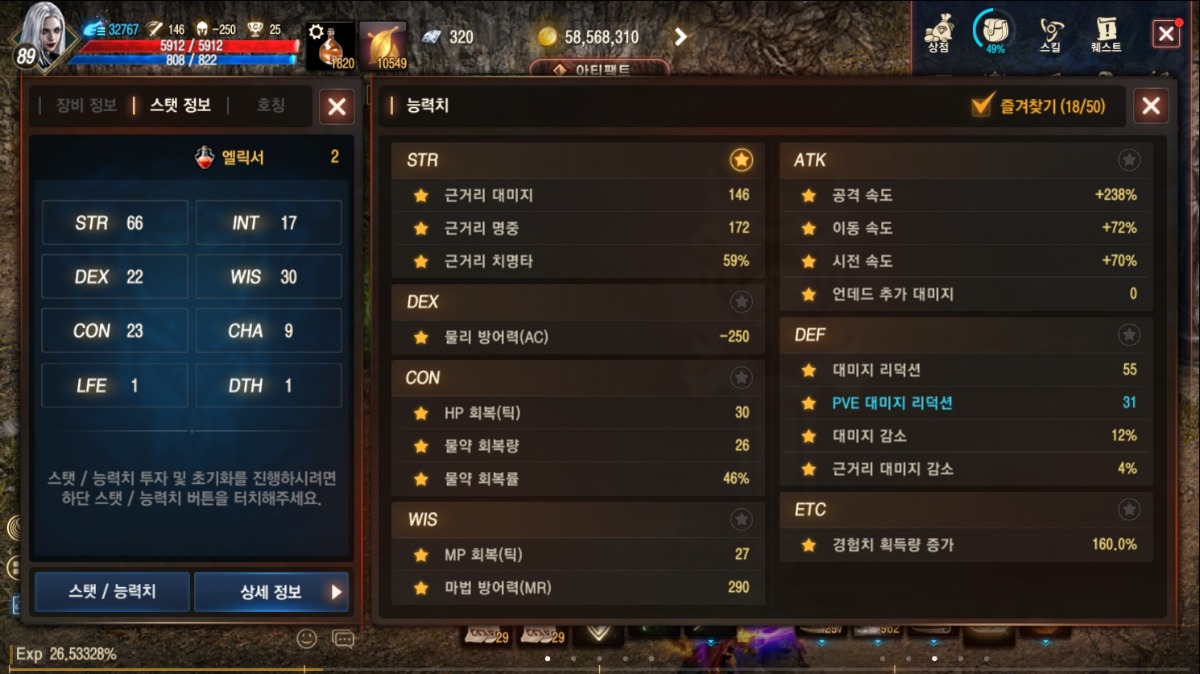Viewport: 1200px width, 674px height.
Task: Toggle the STR category favorite star
Action: coord(741,160)
